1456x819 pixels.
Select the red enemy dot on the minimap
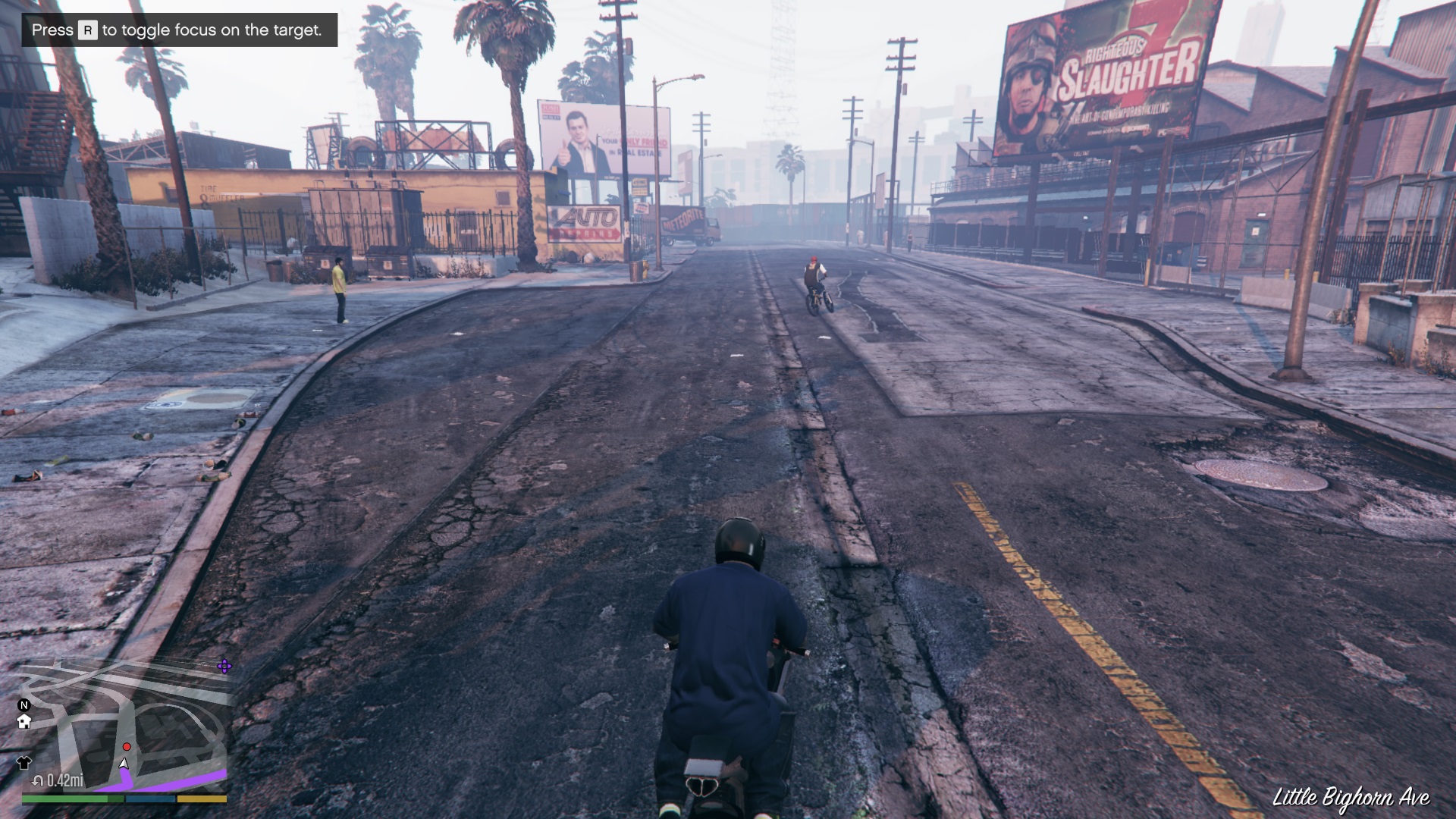[127, 746]
